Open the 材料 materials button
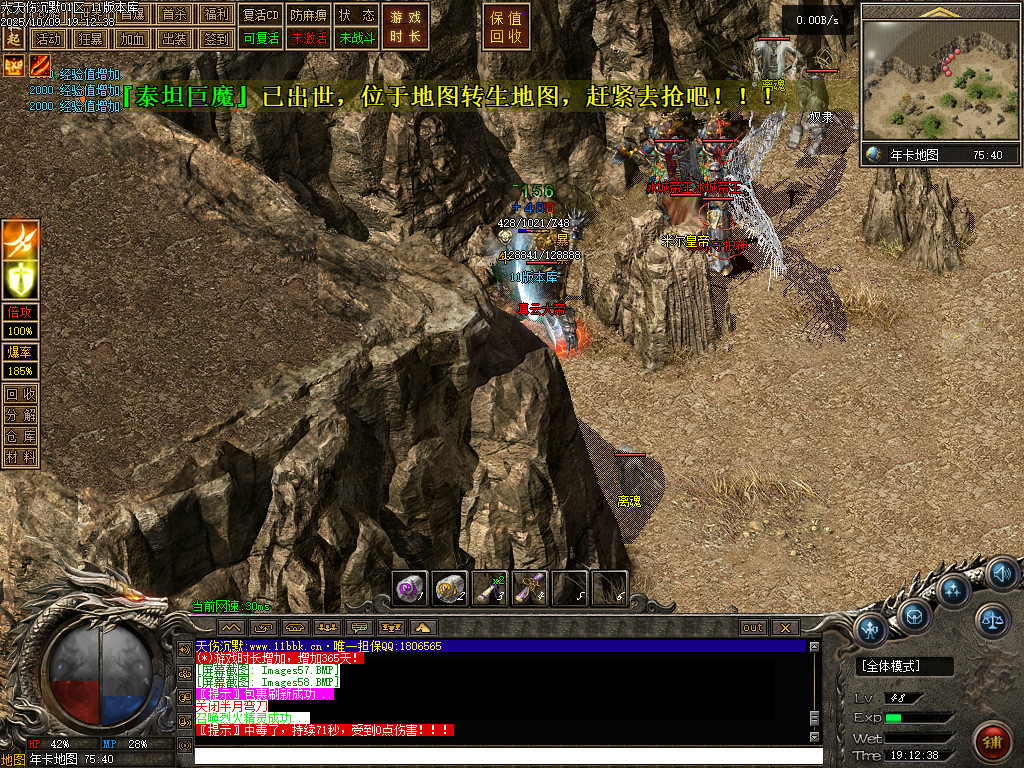The height and width of the screenshot is (768, 1024). click(x=20, y=457)
